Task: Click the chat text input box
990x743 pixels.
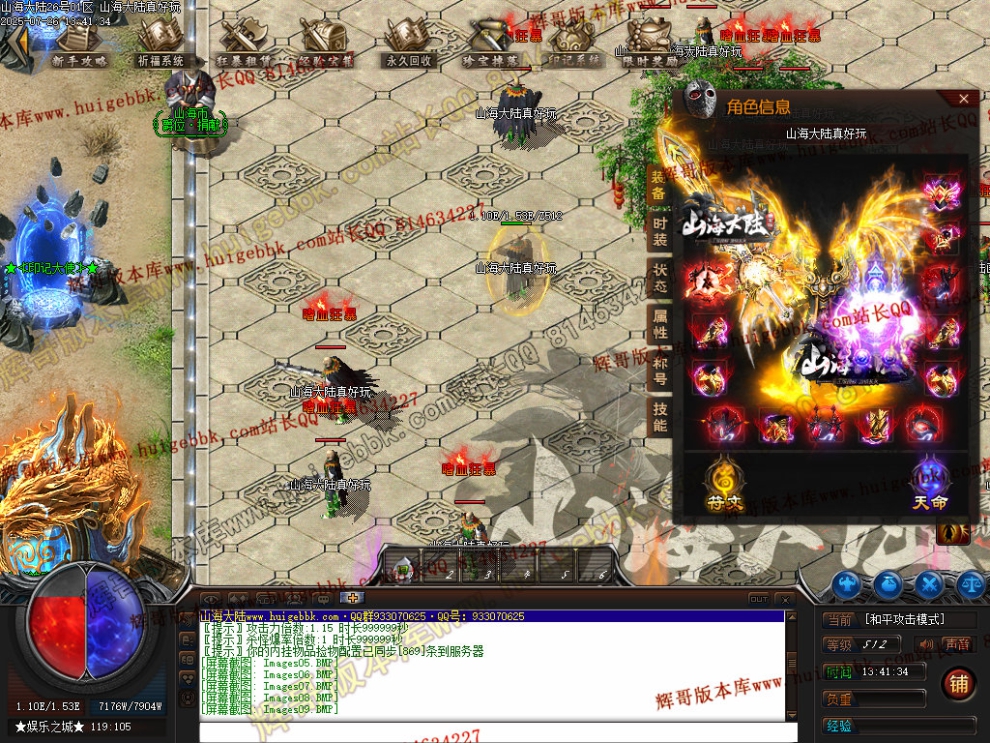Action: tap(490, 731)
